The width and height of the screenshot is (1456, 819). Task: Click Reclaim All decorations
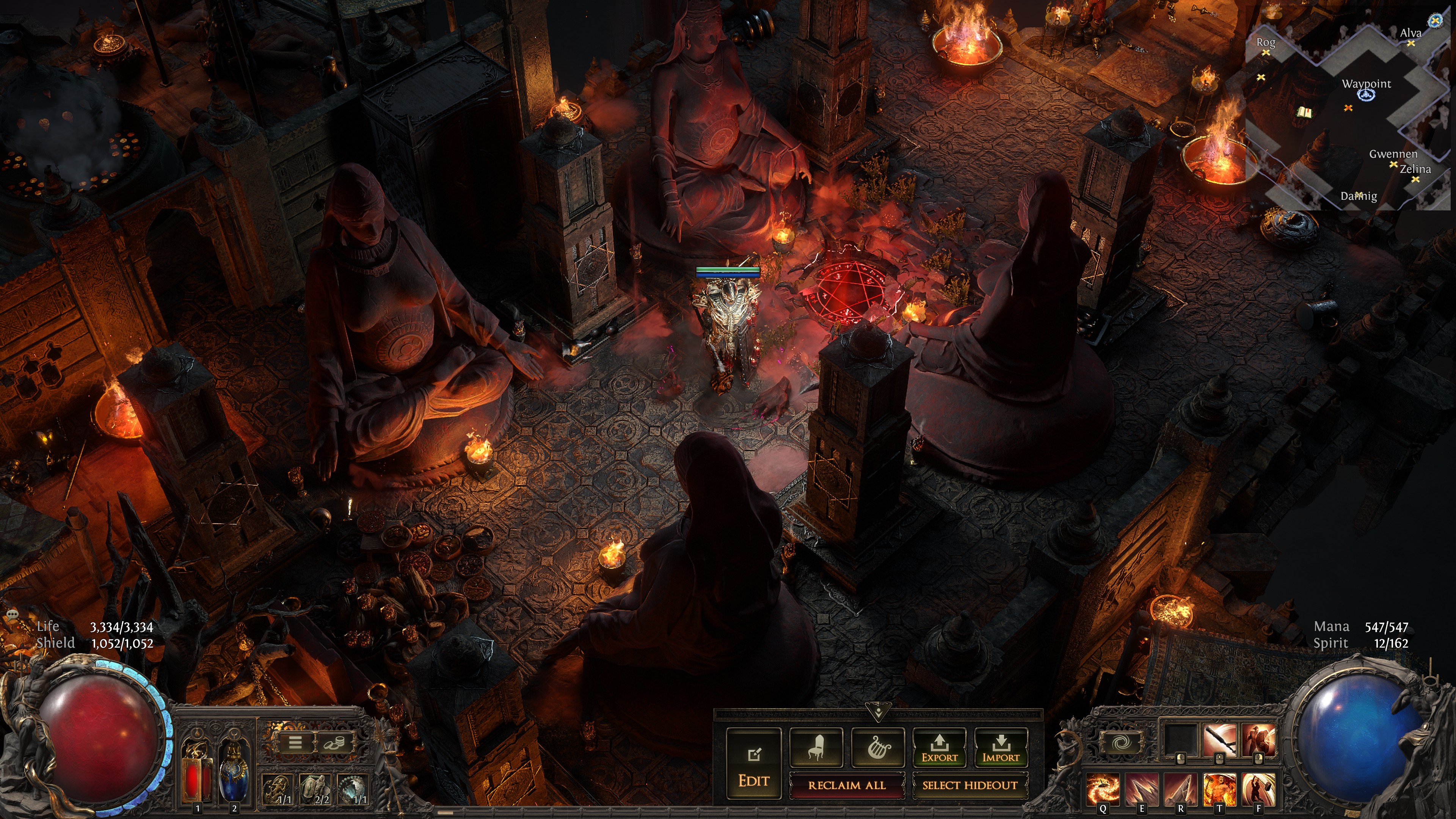click(846, 785)
